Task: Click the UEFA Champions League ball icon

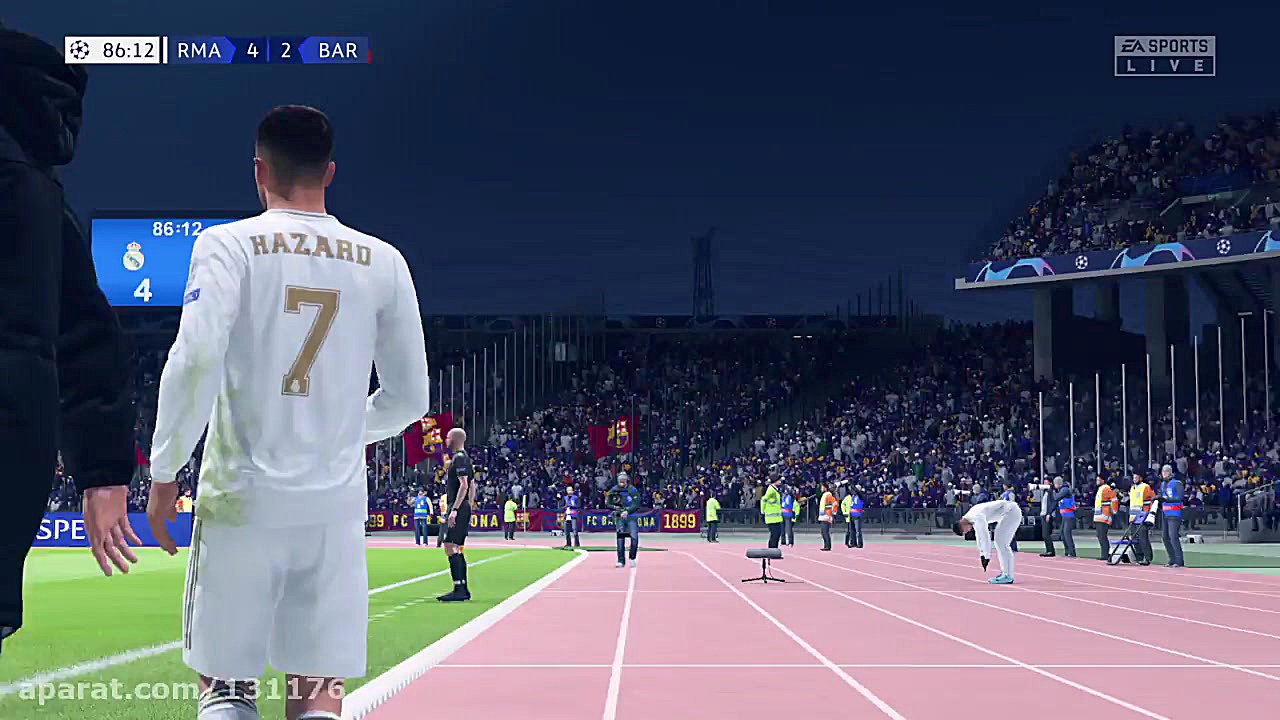Action: [80, 50]
